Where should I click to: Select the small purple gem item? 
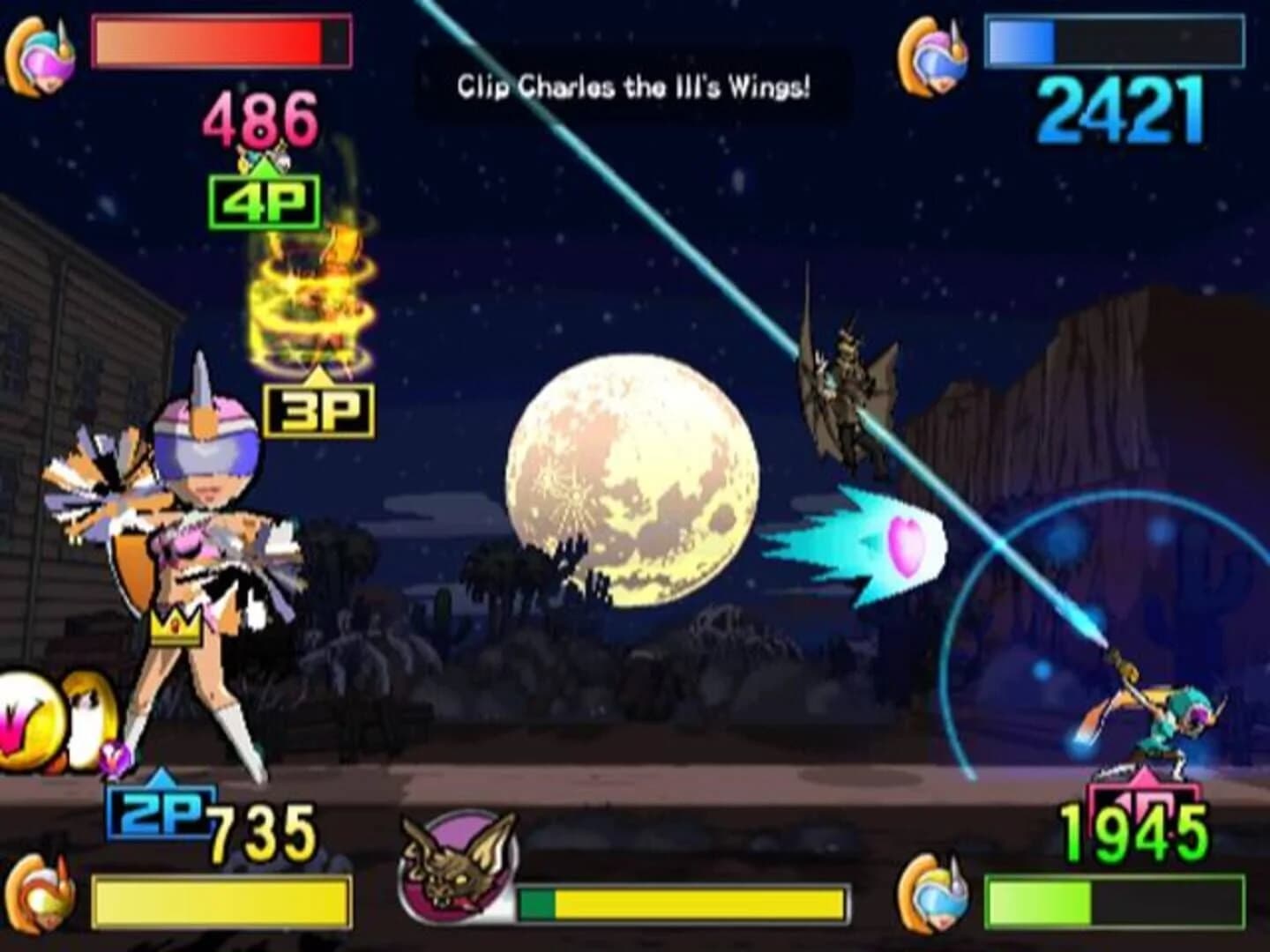tap(115, 758)
